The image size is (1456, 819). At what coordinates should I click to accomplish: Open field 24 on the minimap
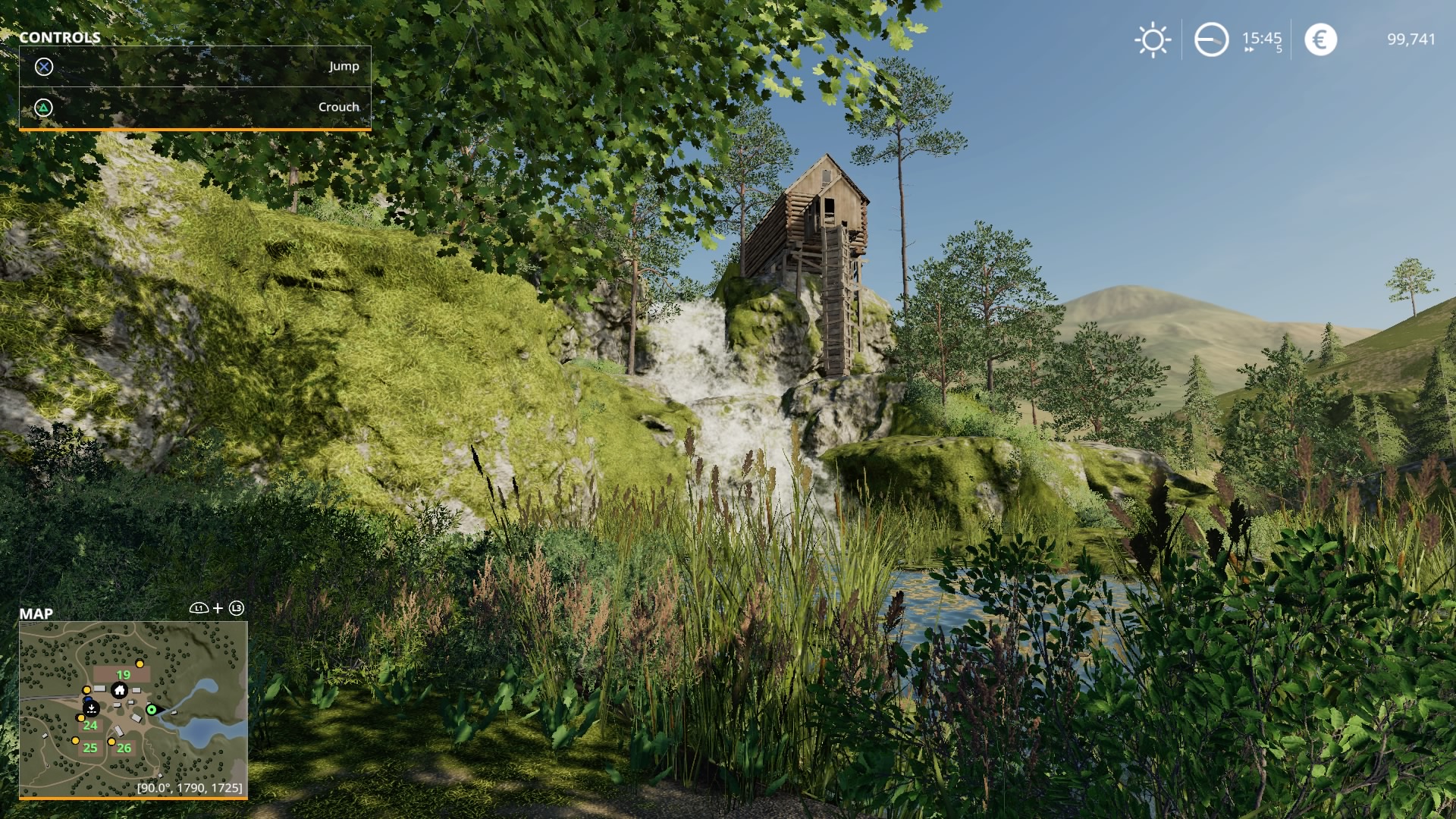click(x=90, y=726)
